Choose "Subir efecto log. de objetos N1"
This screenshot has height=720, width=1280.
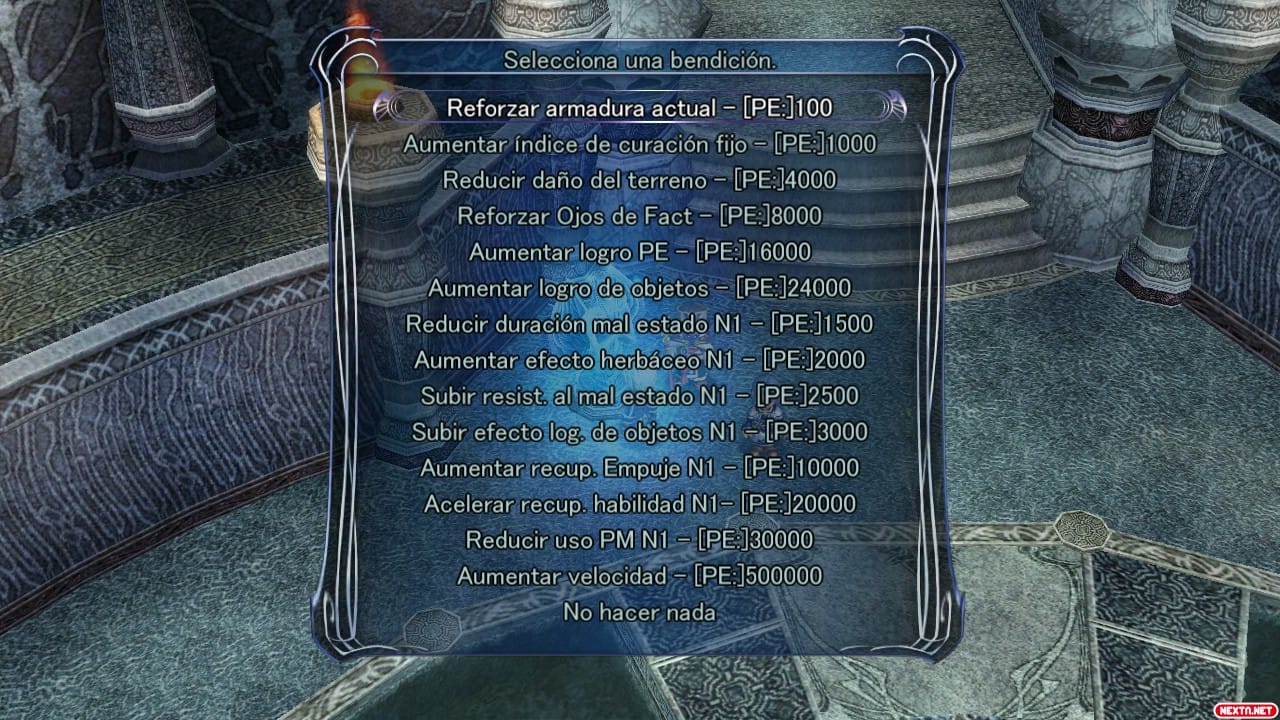[x=640, y=432]
